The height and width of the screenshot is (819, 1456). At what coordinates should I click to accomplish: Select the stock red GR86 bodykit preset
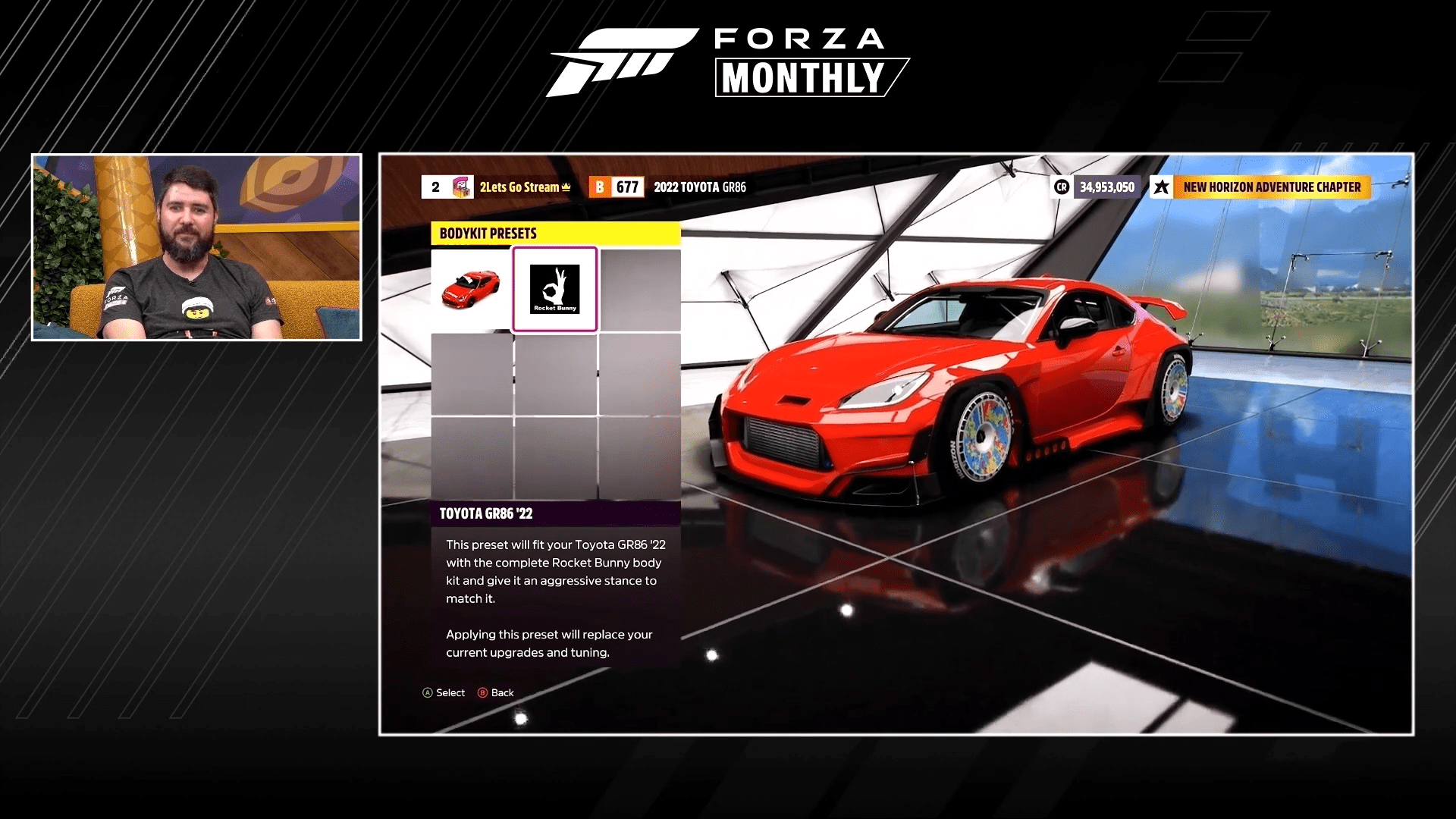click(x=472, y=289)
